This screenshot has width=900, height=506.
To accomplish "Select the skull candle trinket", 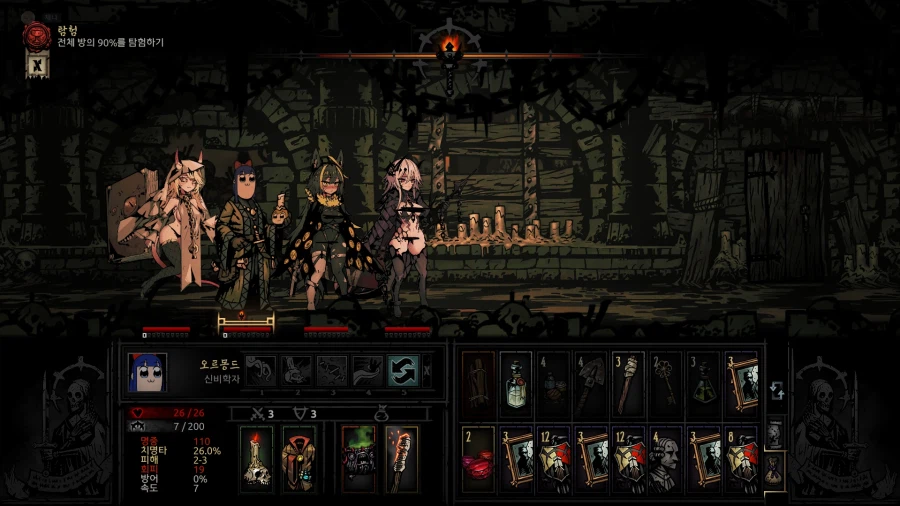I will click(x=257, y=459).
